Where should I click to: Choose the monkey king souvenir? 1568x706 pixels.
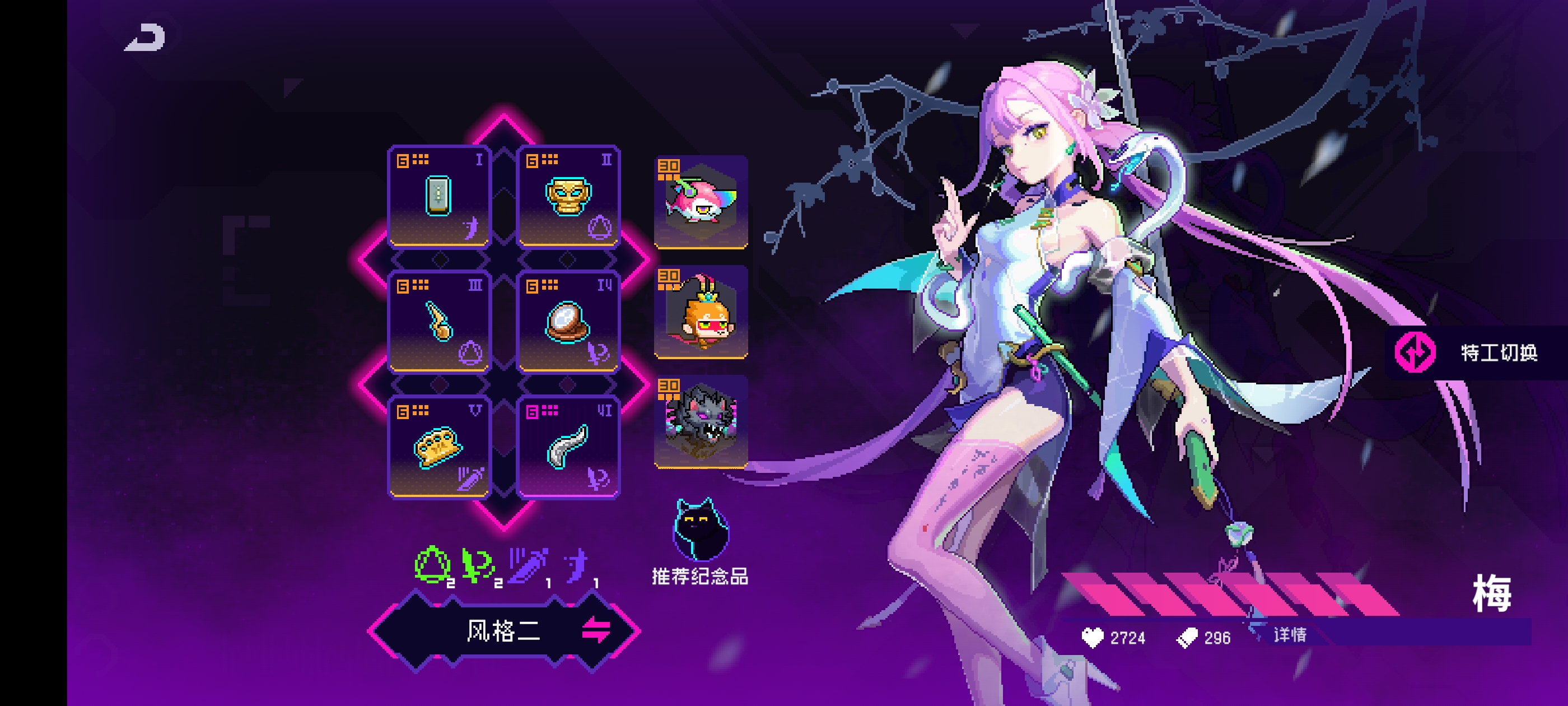[x=701, y=312]
